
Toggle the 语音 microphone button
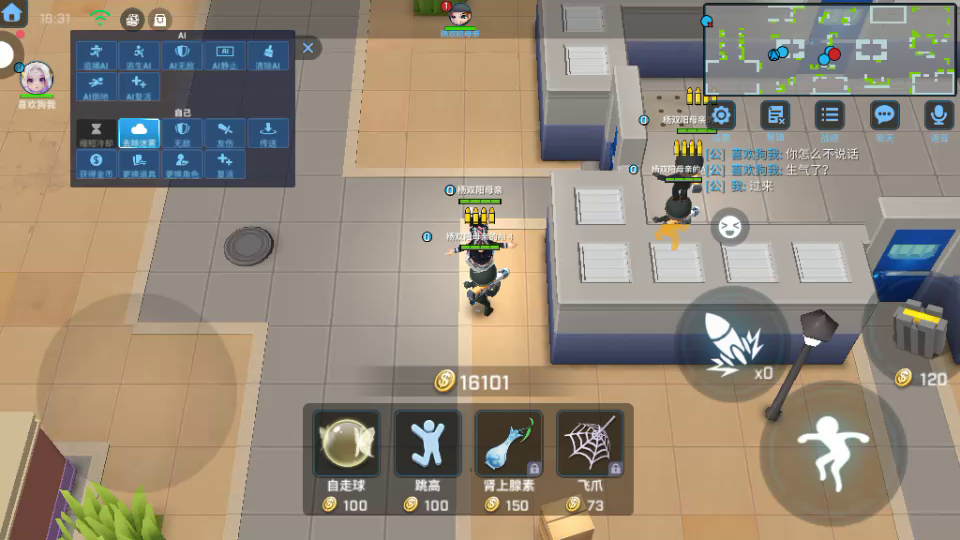[x=938, y=115]
